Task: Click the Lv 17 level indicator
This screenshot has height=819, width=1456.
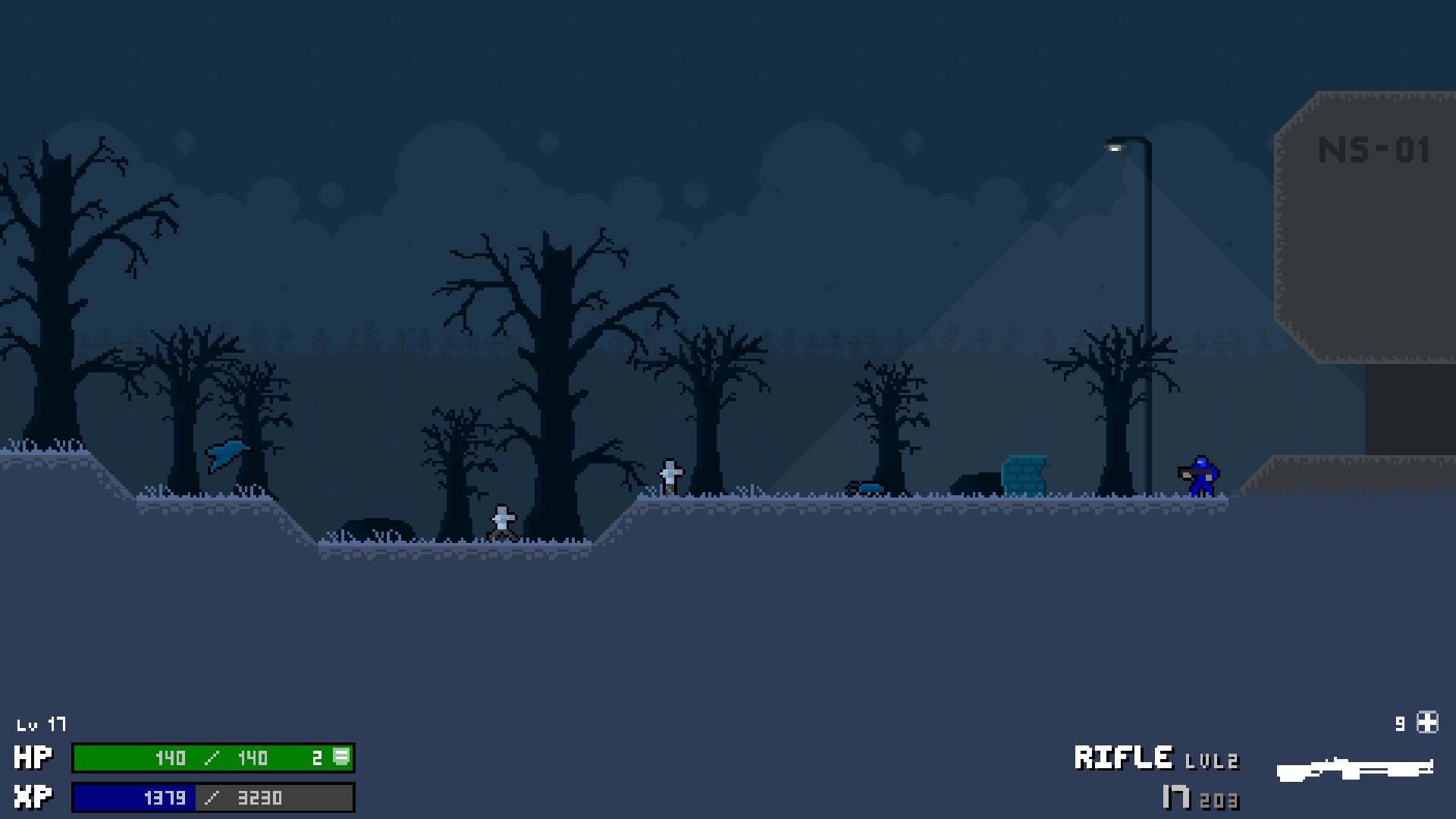Action: click(x=42, y=724)
